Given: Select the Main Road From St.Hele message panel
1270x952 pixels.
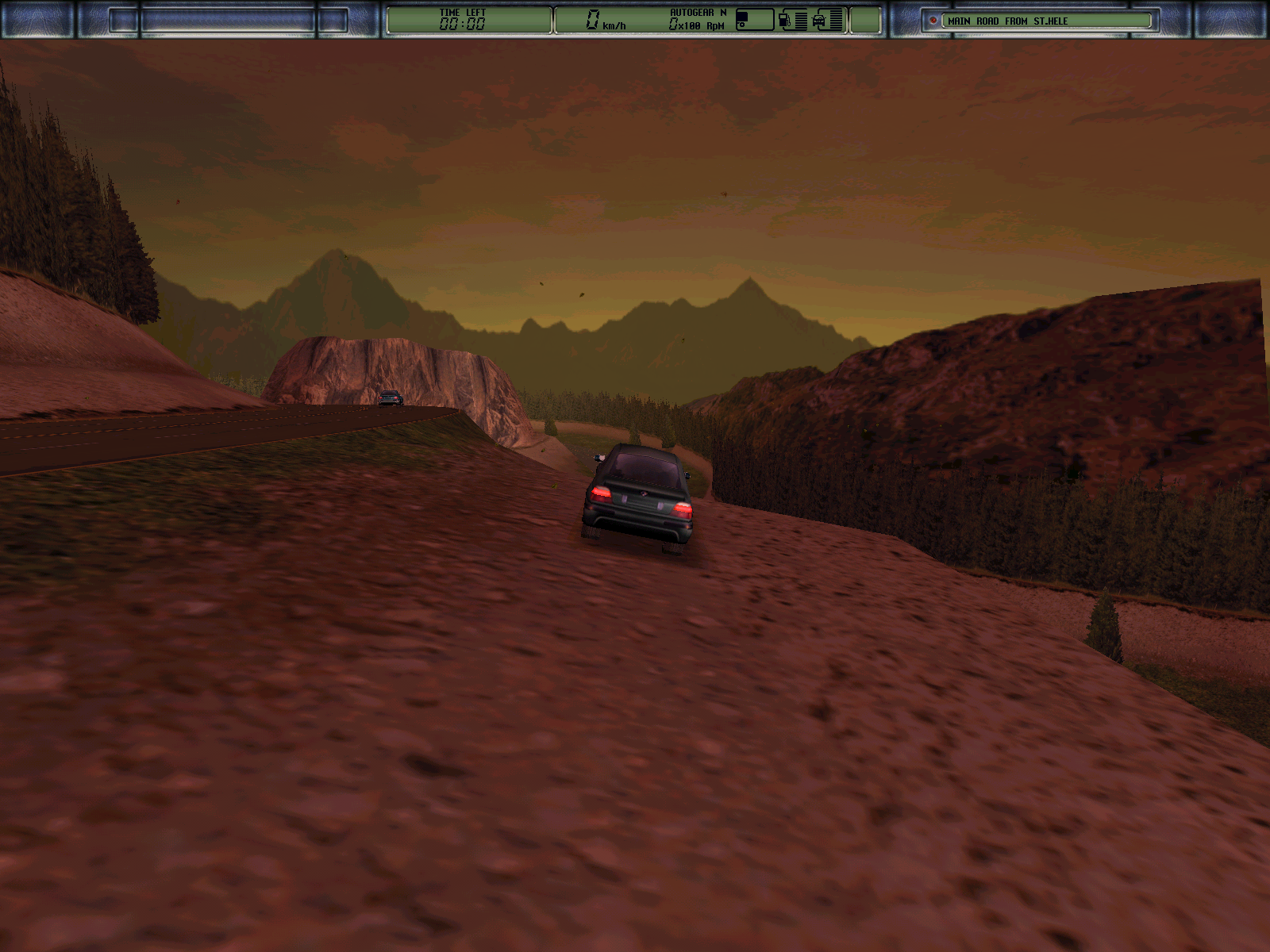Looking at the screenshot, I should [1046, 21].
